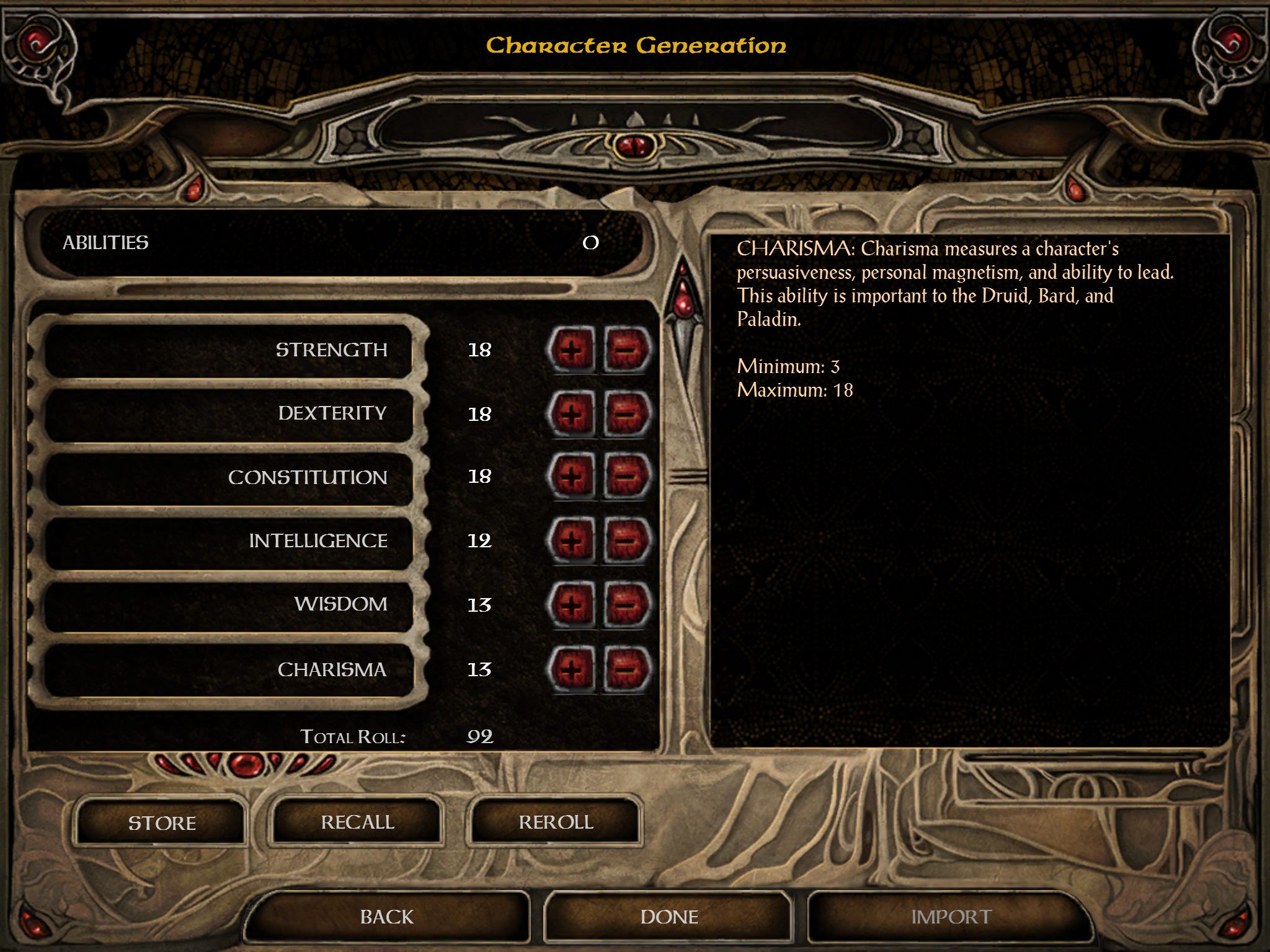The width and height of the screenshot is (1270, 952).
Task: Click the Wisdom plus button
Action: click(571, 604)
